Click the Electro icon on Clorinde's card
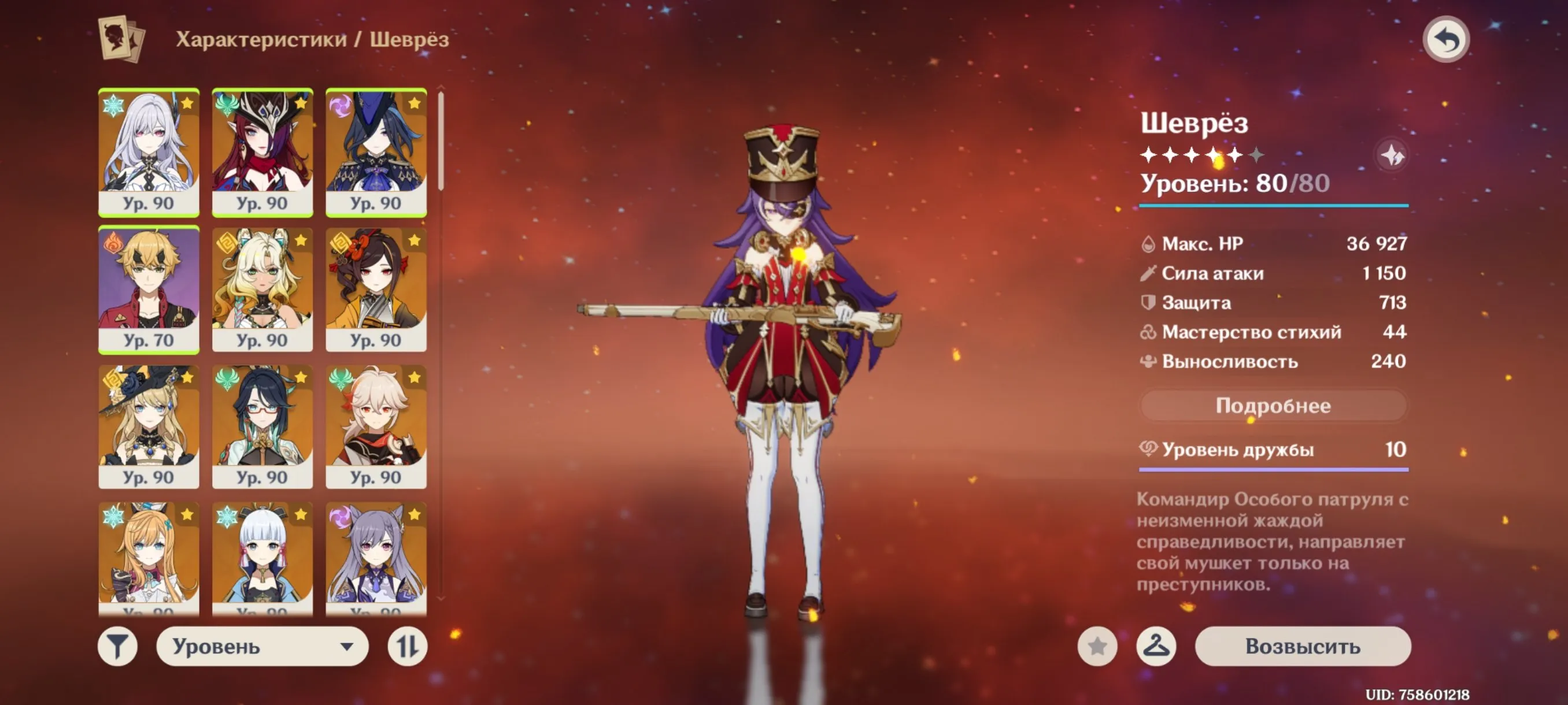Image resolution: width=1568 pixels, height=705 pixels. [342, 106]
